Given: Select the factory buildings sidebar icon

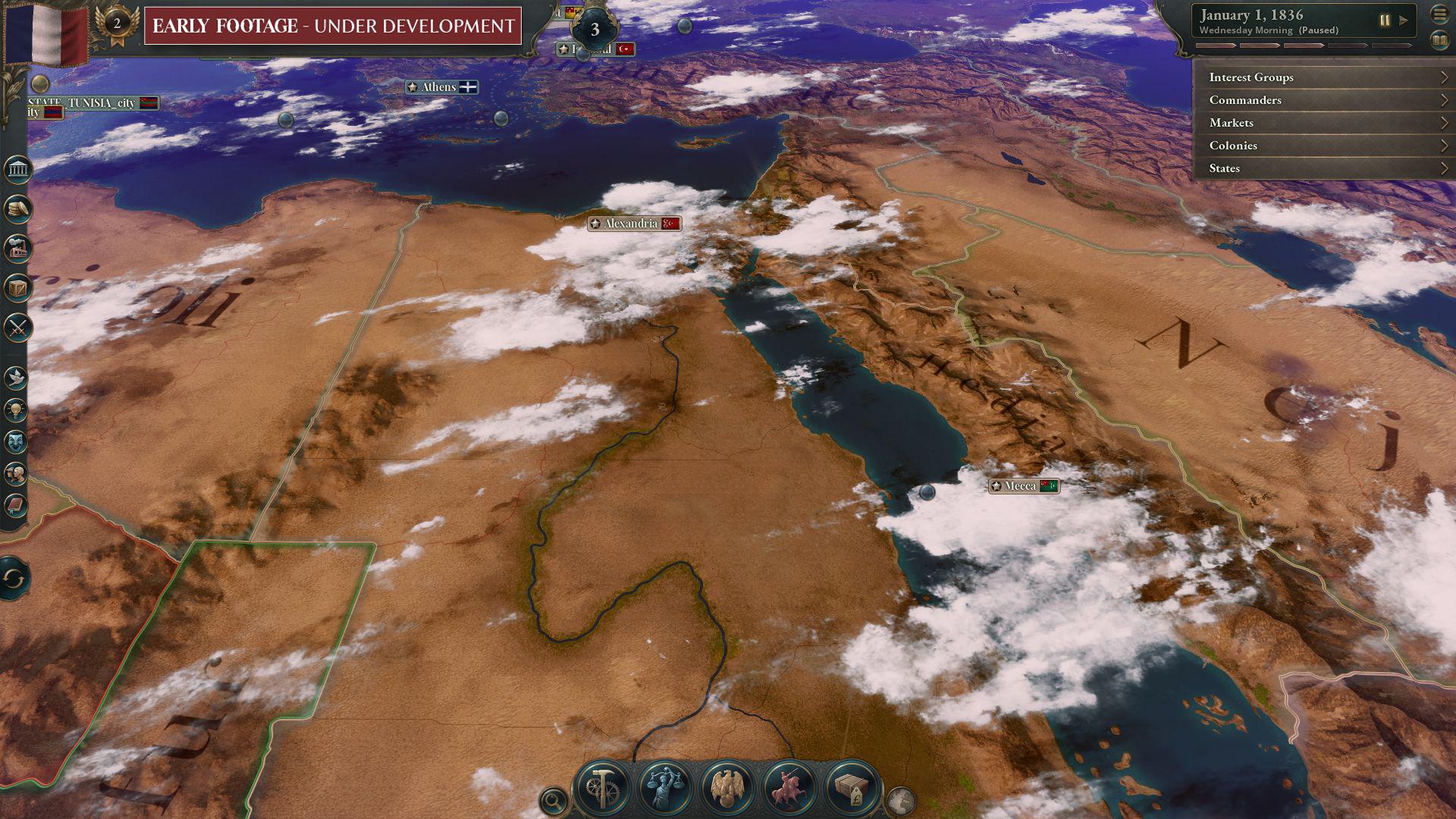Looking at the screenshot, I should coord(17,248).
